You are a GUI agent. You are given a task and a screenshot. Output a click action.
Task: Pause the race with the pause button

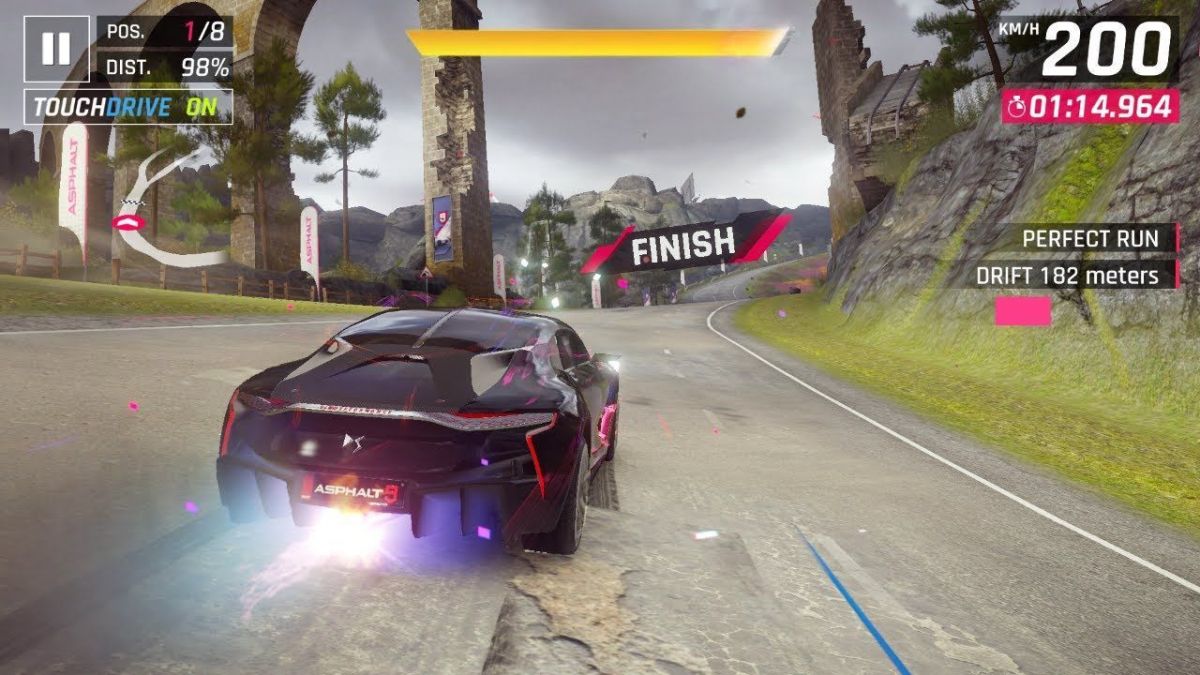(x=56, y=48)
